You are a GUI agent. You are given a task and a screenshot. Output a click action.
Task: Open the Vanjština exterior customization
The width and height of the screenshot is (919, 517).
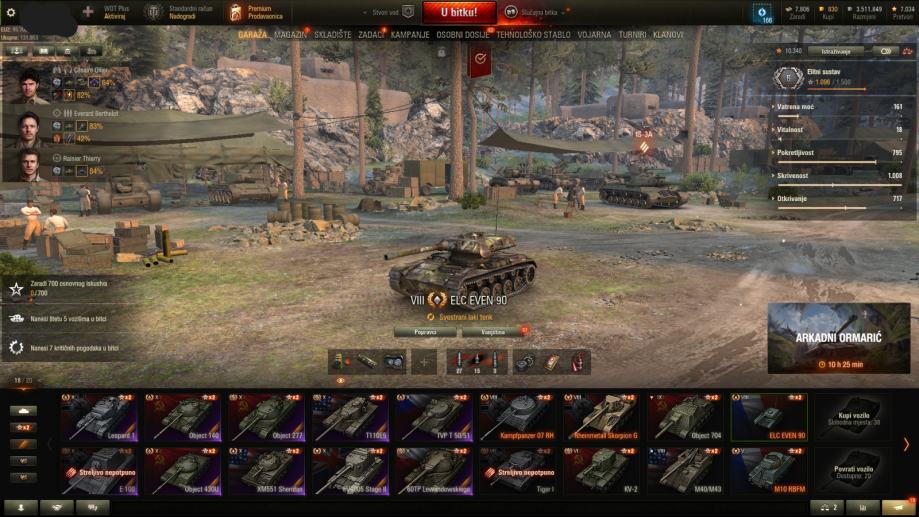[x=493, y=331]
